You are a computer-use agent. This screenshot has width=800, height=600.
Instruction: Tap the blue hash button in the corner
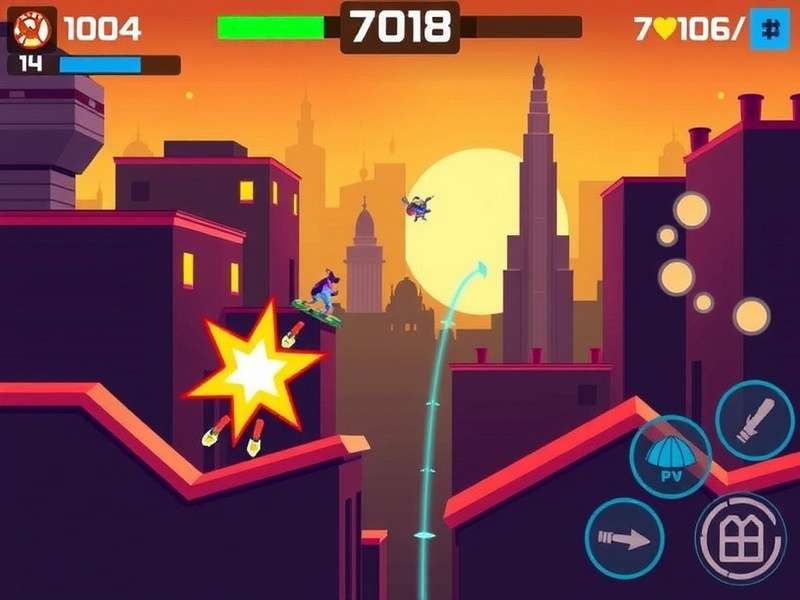[769, 28]
